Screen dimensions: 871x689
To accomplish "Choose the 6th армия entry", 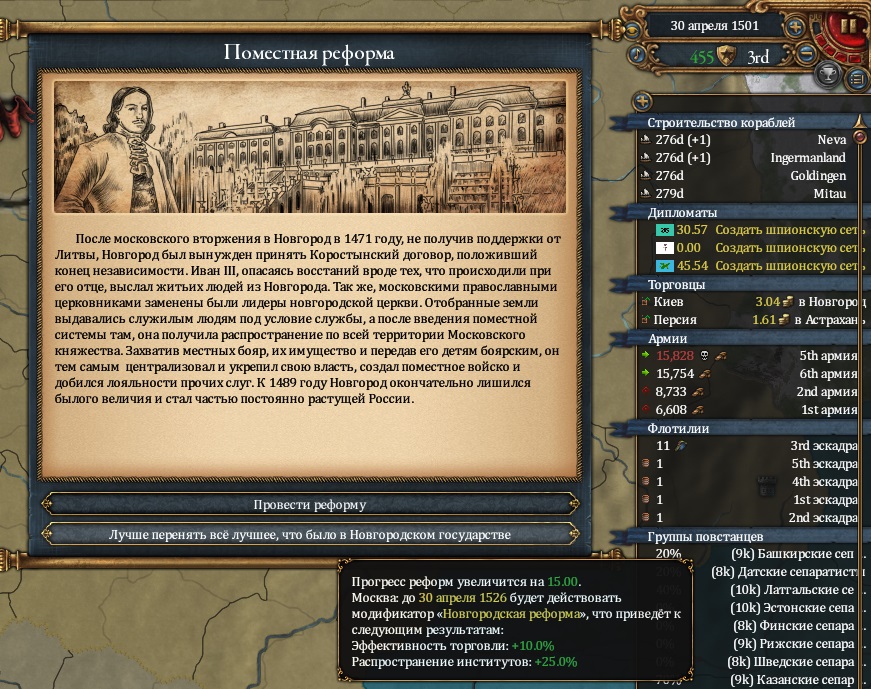I will [x=750, y=373].
